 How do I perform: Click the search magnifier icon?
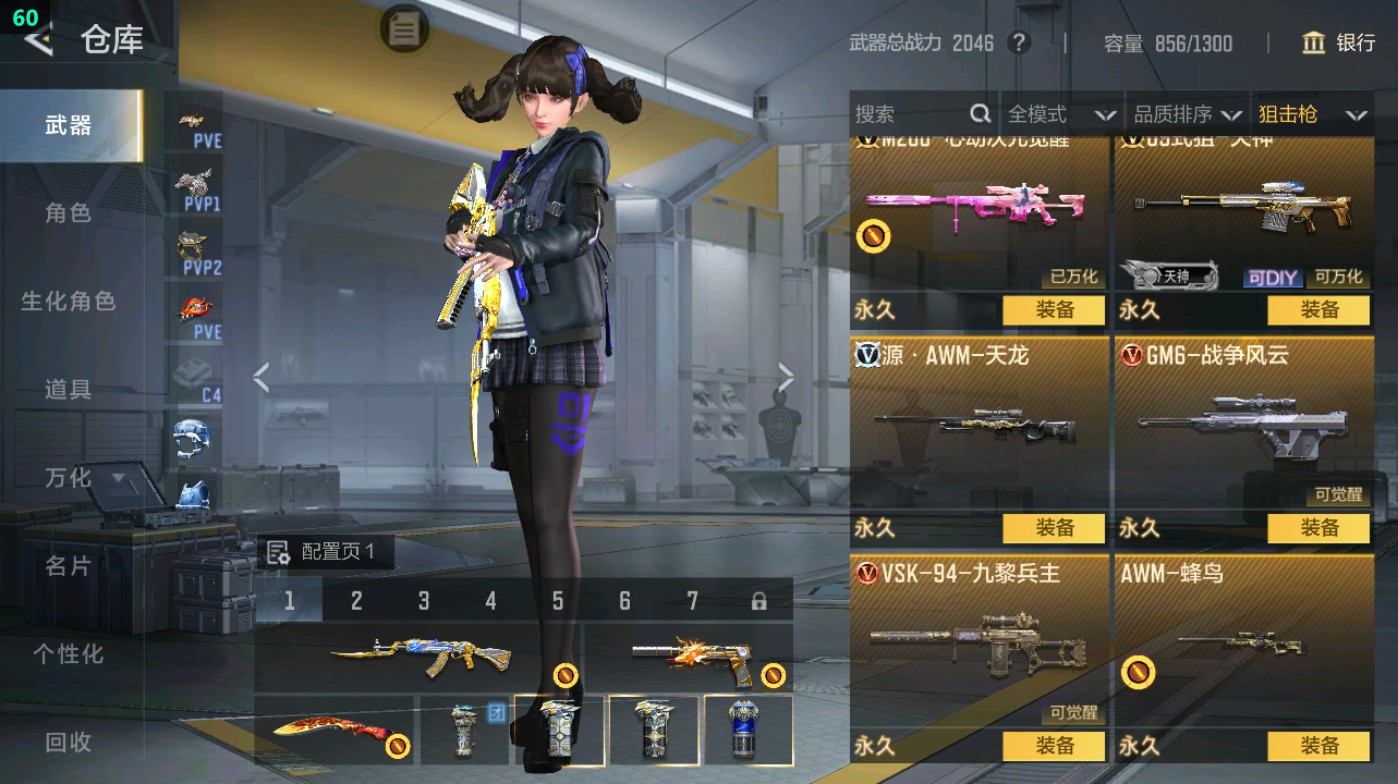pyautogui.click(x=978, y=114)
